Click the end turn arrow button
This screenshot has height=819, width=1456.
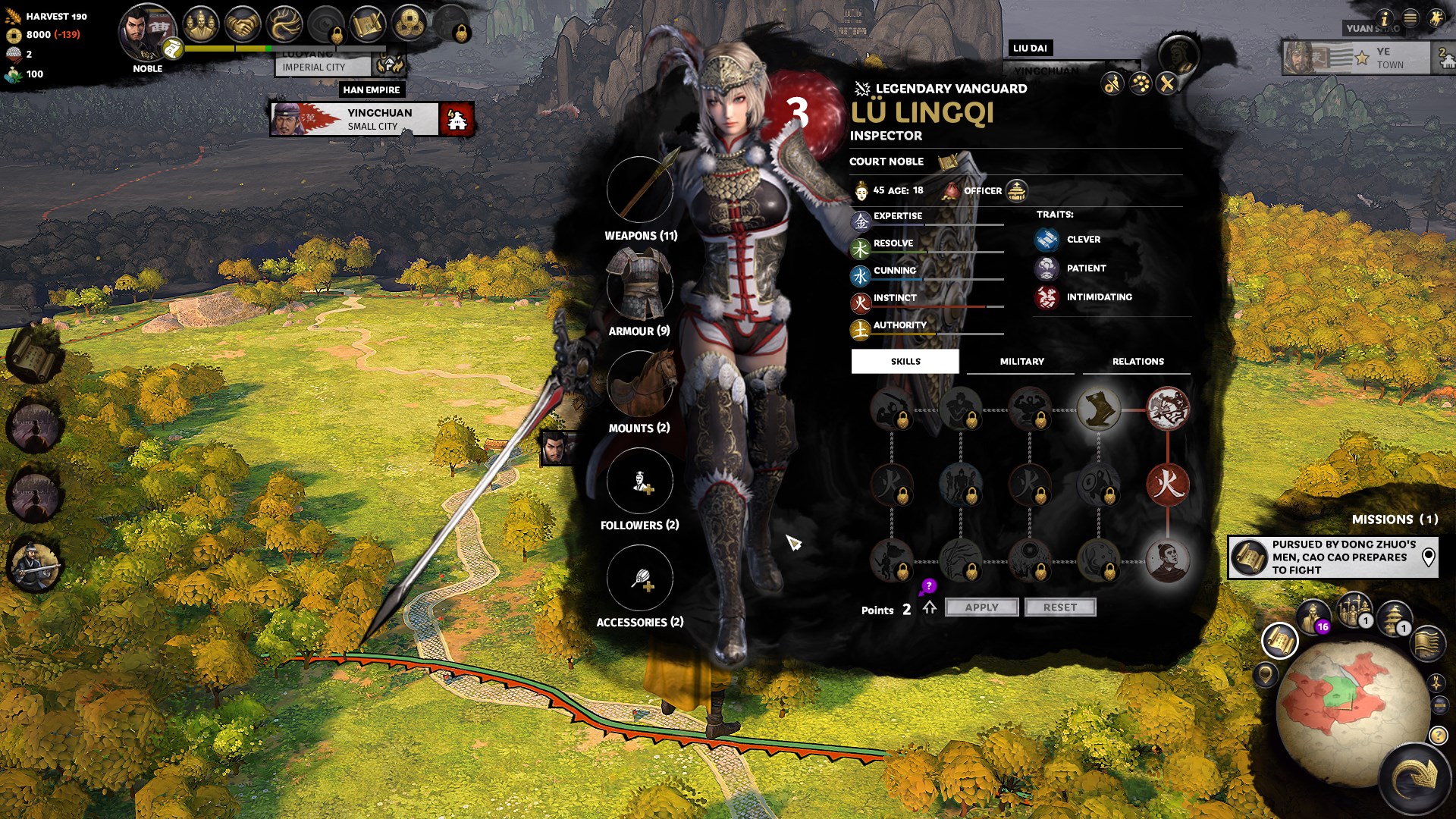(1415, 777)
